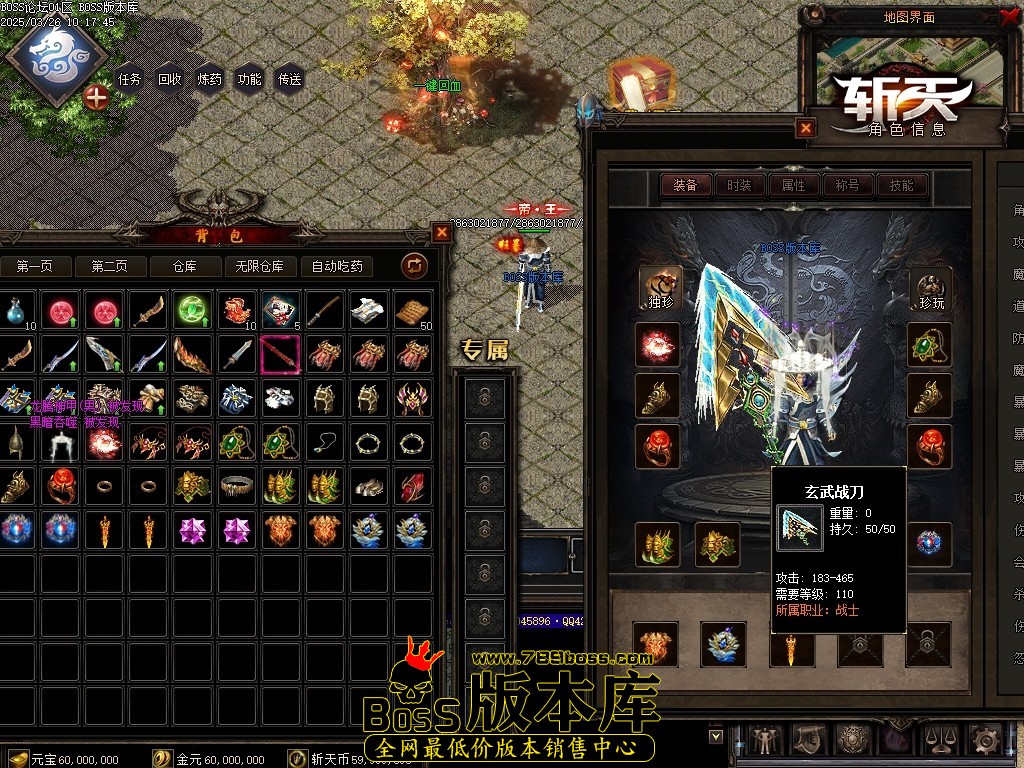Close the 角色信息 character info window

pyautogui.click(x=806, y=128)
